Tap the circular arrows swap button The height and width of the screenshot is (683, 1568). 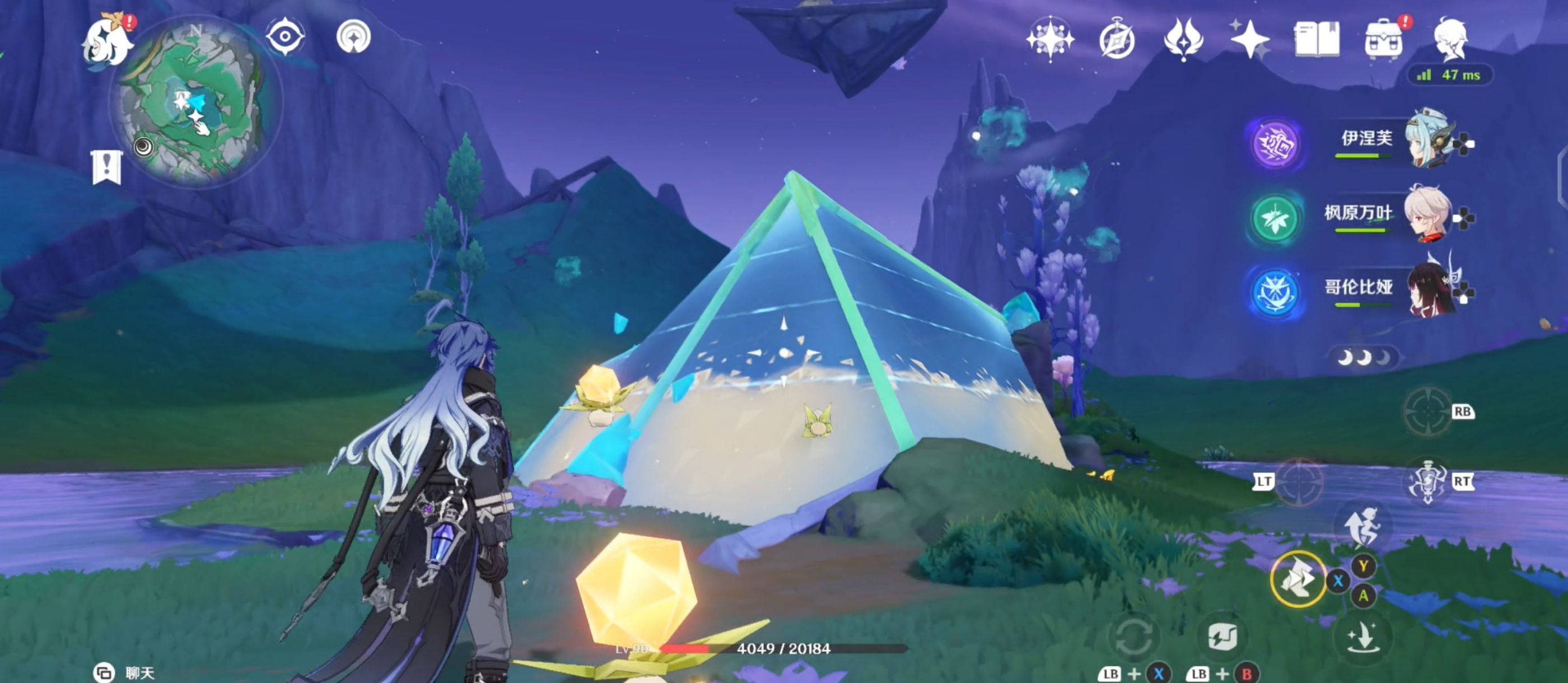(x=1132, y=637)
